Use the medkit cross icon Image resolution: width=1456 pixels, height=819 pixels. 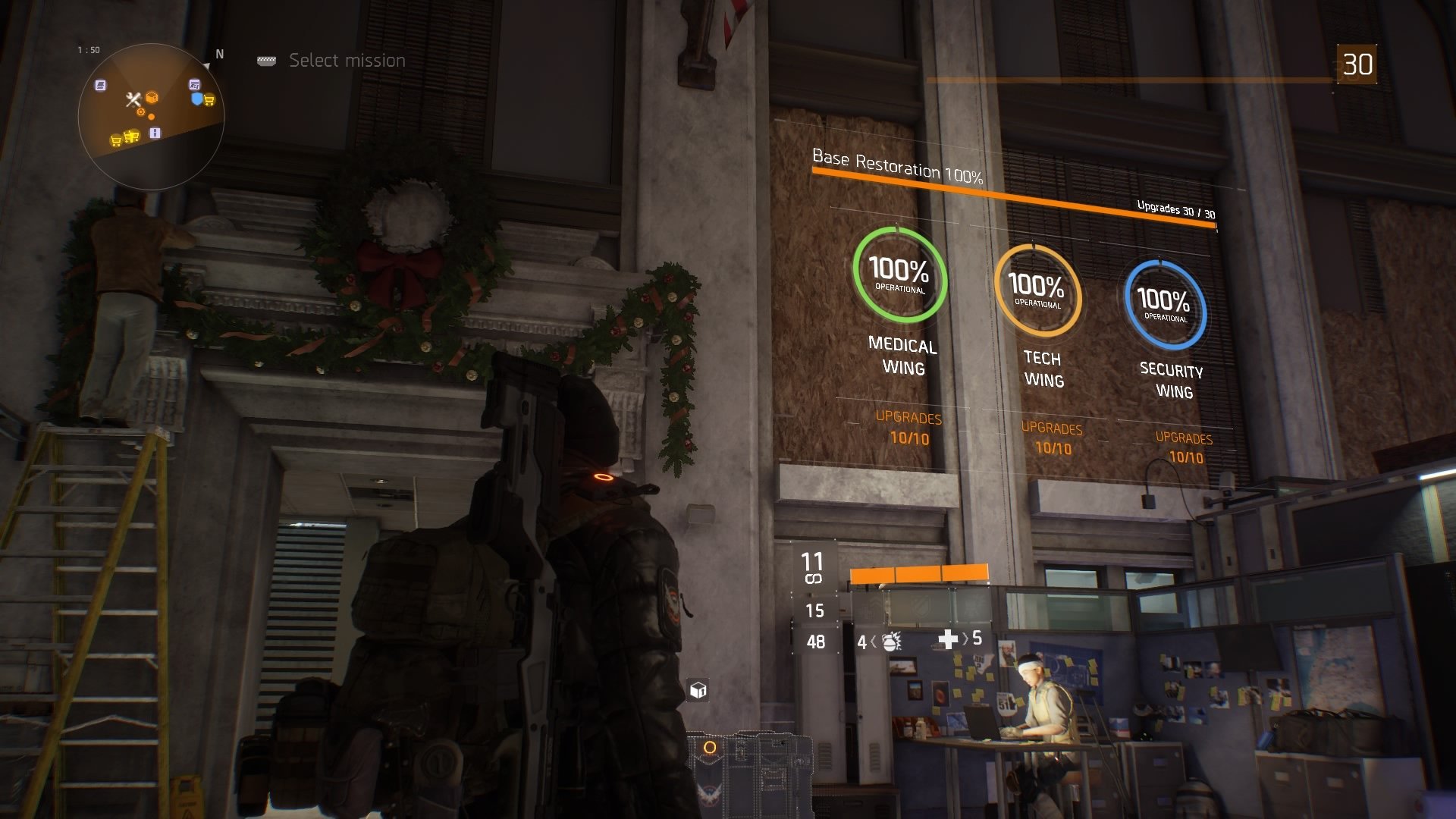(947, 640)
